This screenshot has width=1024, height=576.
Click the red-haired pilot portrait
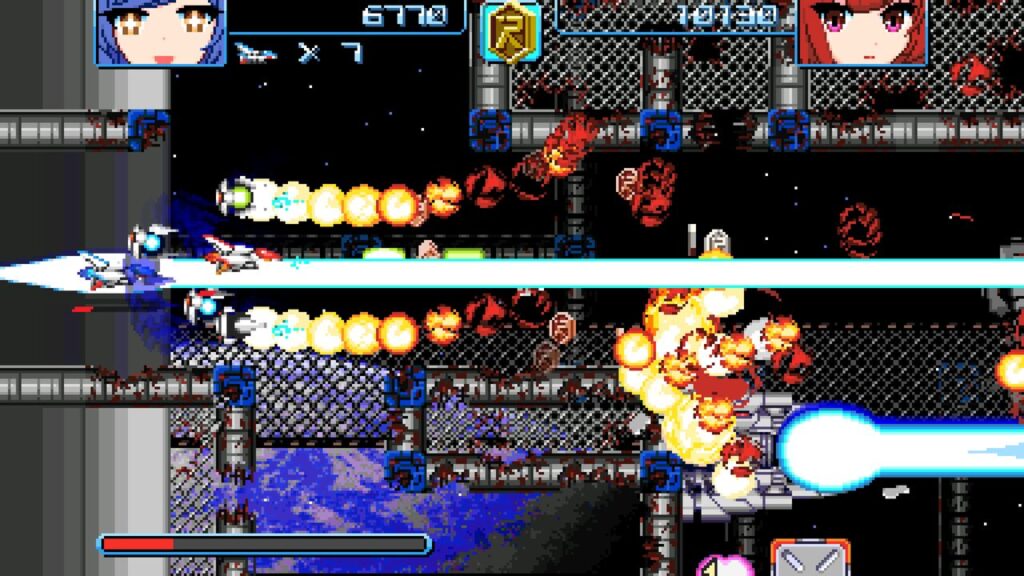[864, 32]
